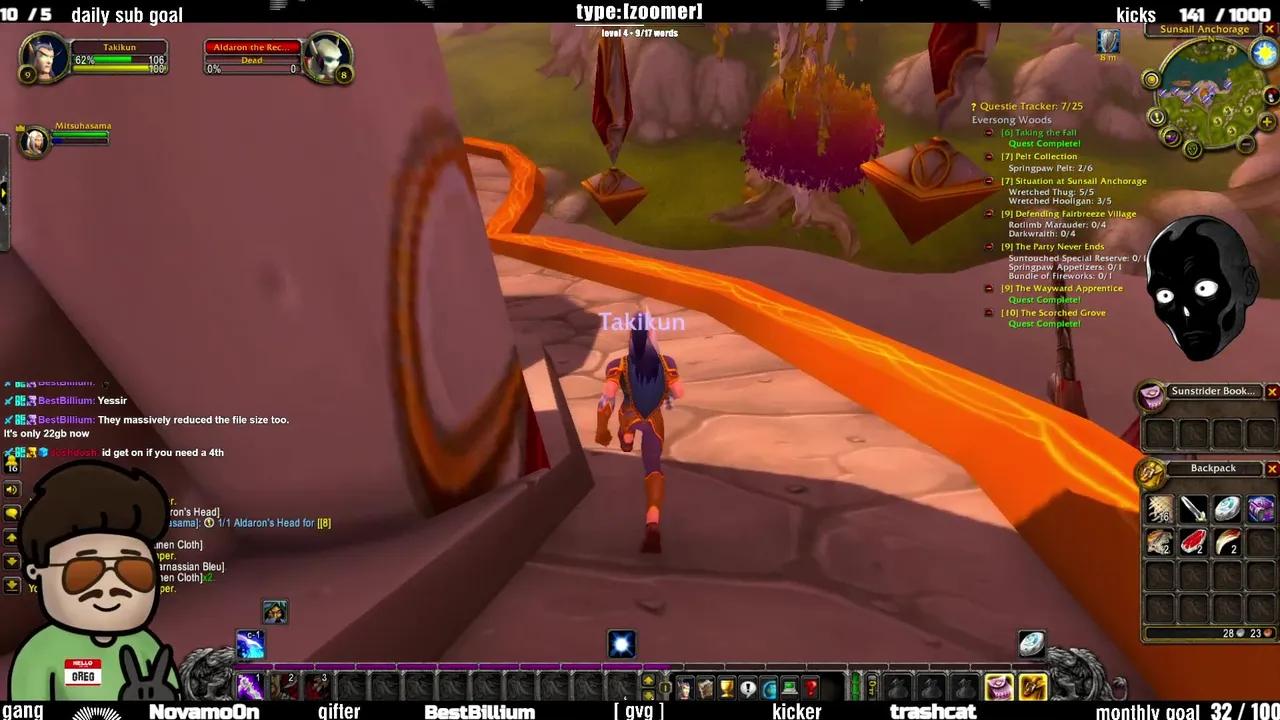
Task: Open the Spellbook icon in the micro menu
Action: click(x=706, y=687)
